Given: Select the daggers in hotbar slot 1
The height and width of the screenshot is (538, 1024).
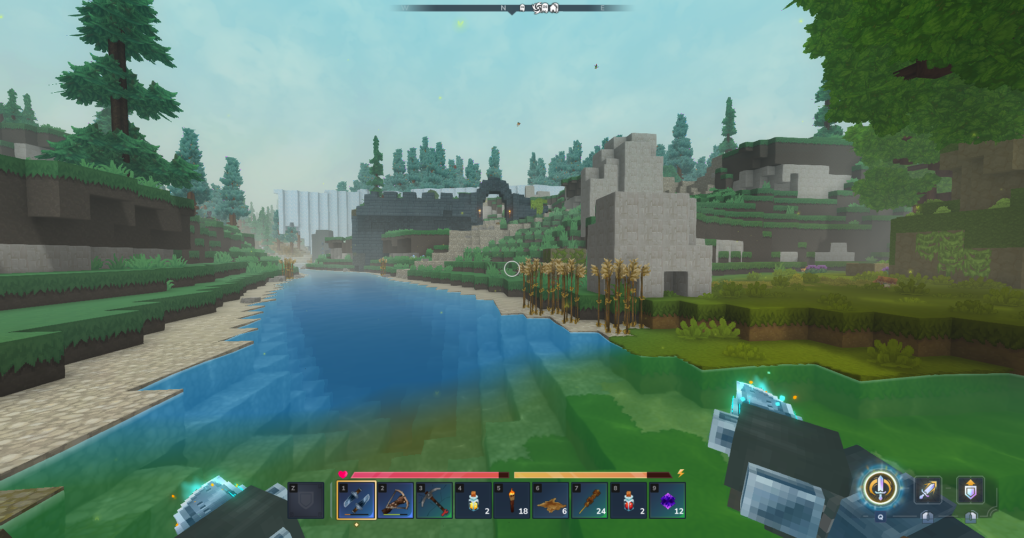Looking at the screenshot, I should [x=356, y=500].
